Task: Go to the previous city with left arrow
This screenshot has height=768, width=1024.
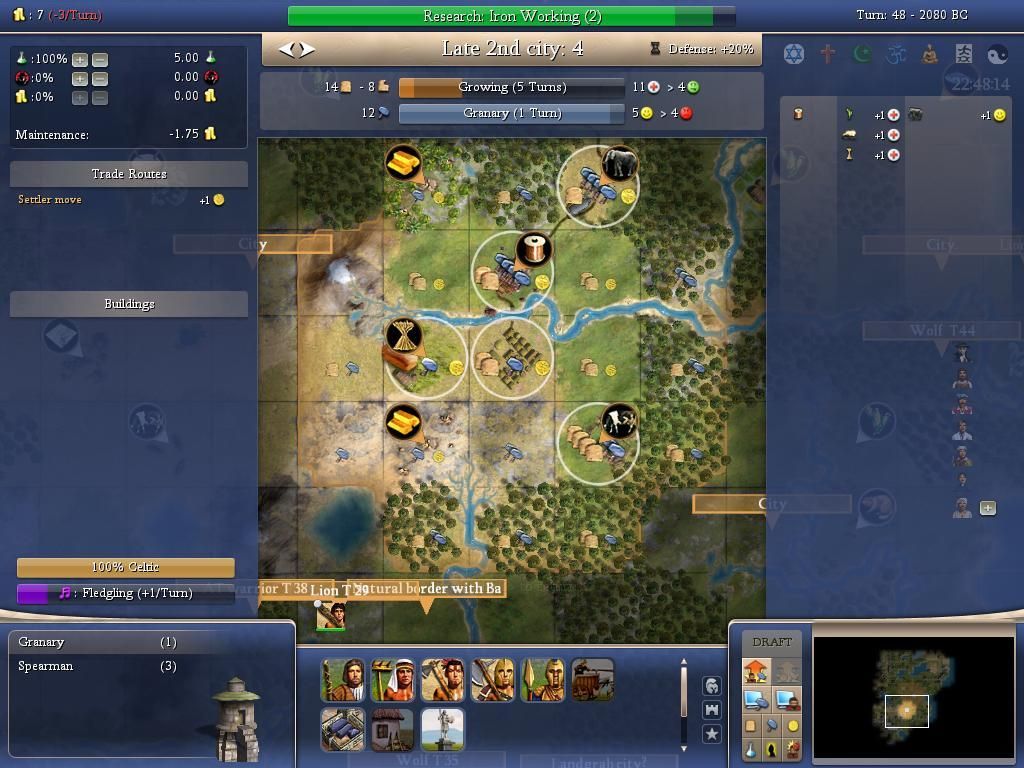Action: [287, 48]
